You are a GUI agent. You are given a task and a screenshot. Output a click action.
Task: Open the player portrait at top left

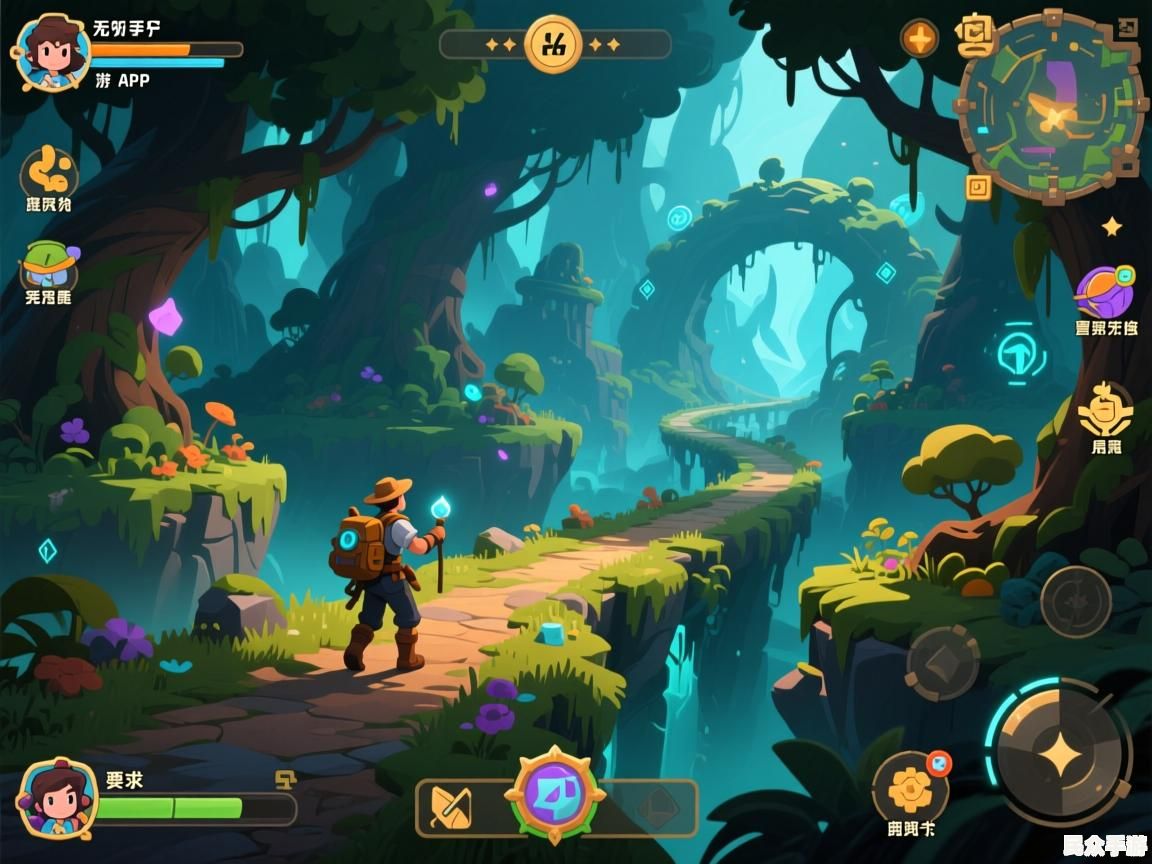point(50,52)
